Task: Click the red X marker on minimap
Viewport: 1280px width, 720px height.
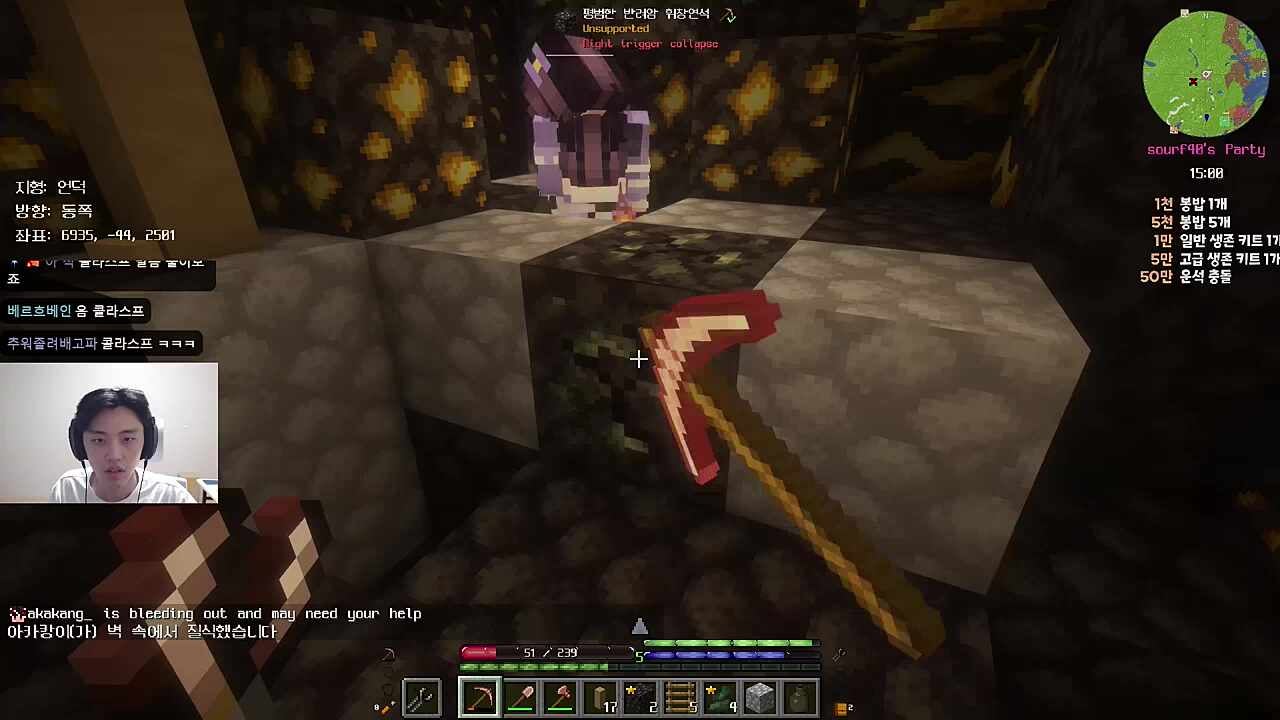Action: (x=1192, y=82)
